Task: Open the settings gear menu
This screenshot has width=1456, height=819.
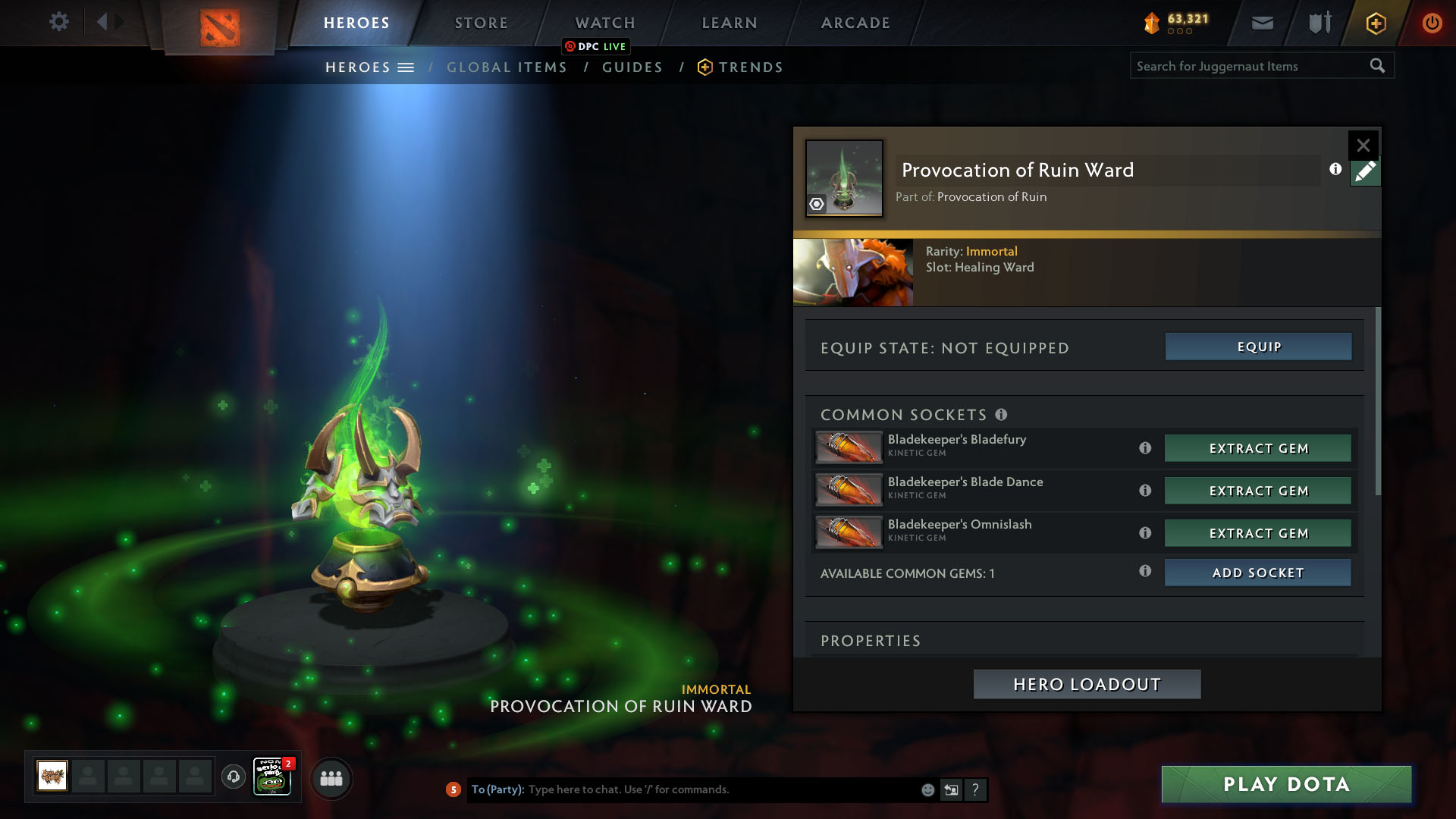Action: (58, 21)
